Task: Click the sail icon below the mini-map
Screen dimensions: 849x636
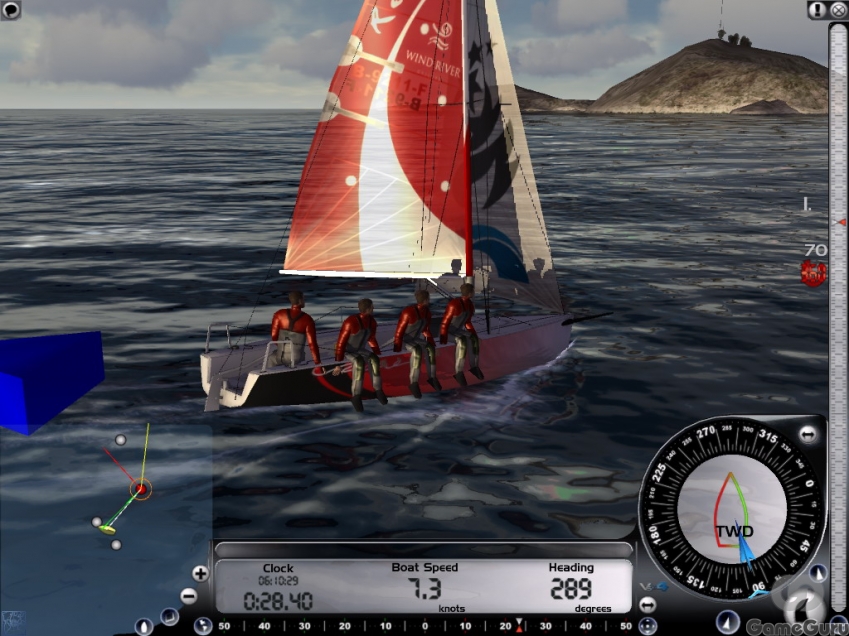Action: coord(171,617)
